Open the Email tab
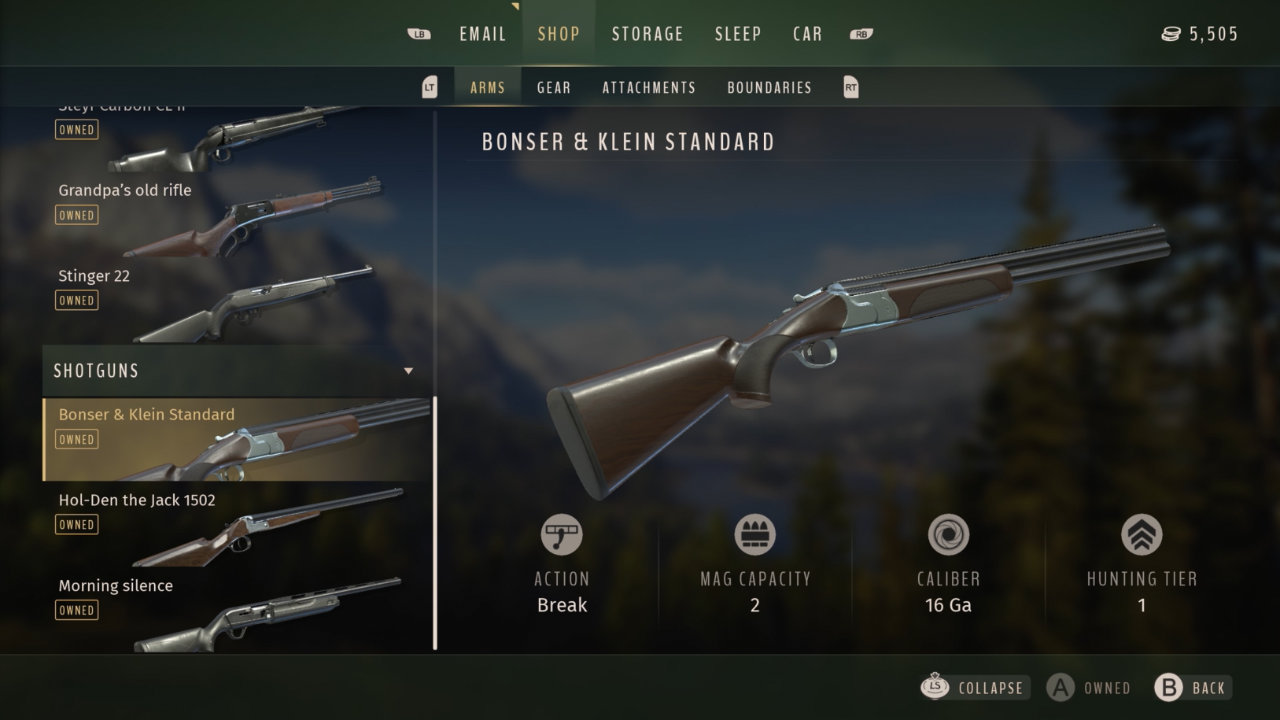The height and width of the screenshot is (720, 1280). click(x=482, y=34)
